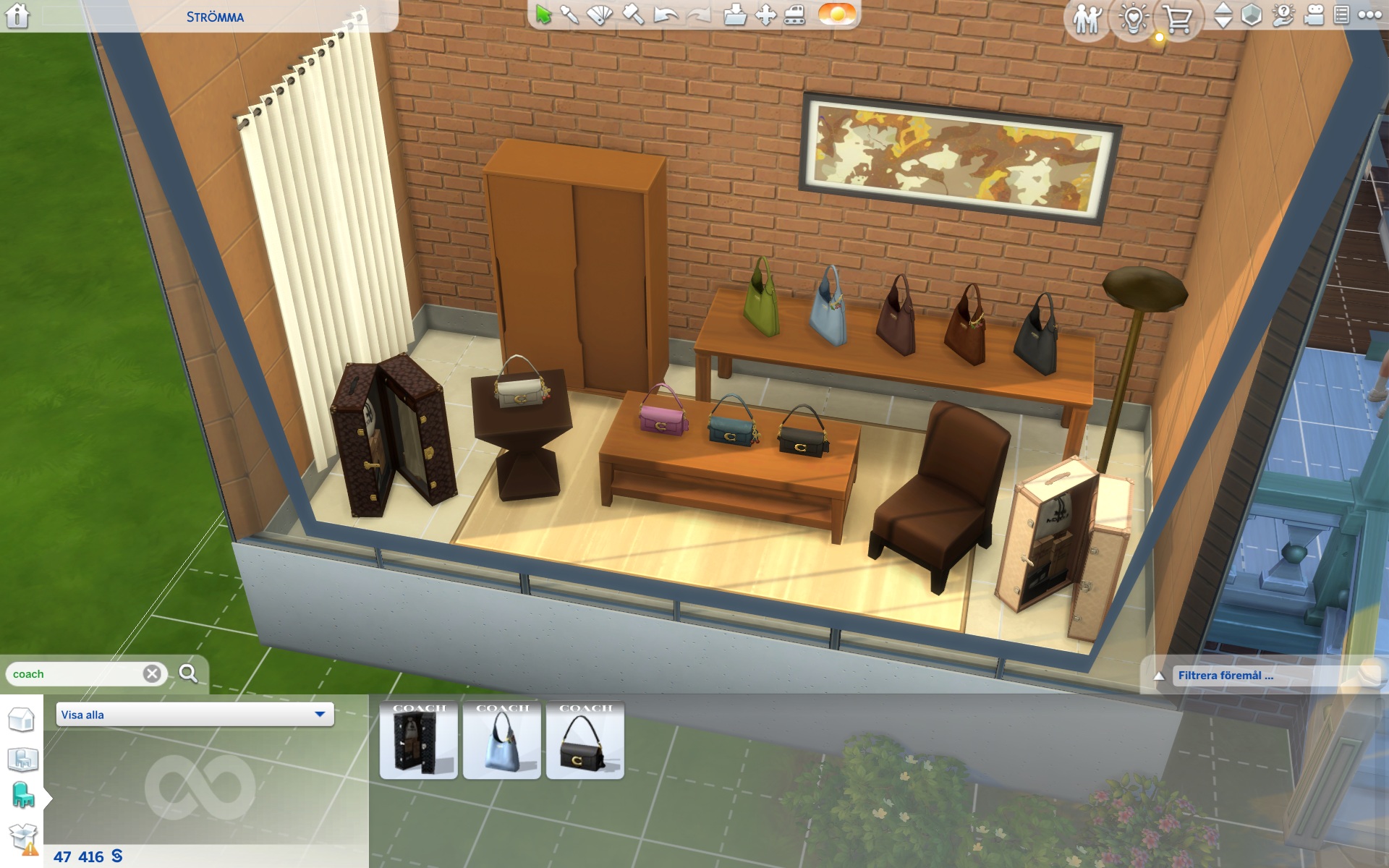Activate the eyedropper tool
The image size is (1389, 868).
click(570, 14)
